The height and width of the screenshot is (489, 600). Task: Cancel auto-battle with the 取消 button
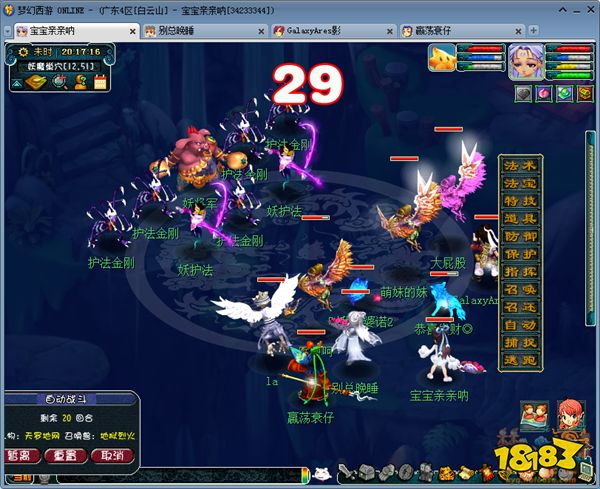click(111, 456)
